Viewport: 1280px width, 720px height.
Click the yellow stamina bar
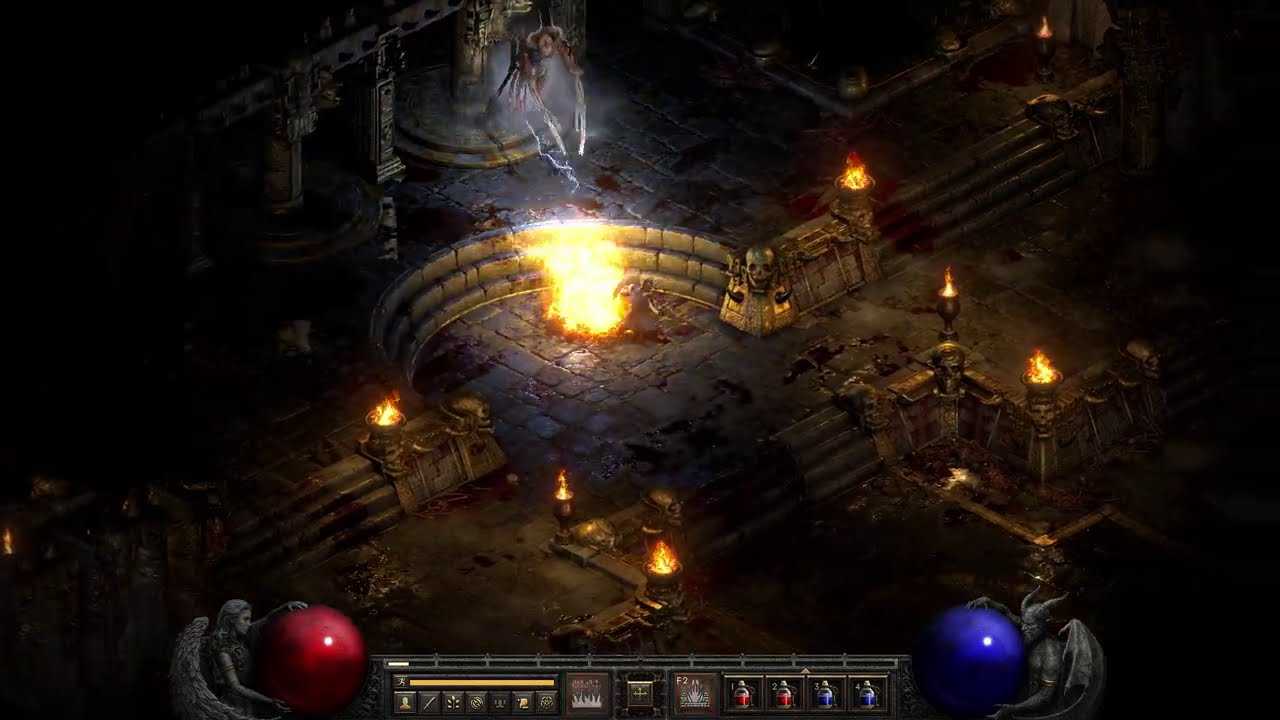pos(481,680)
